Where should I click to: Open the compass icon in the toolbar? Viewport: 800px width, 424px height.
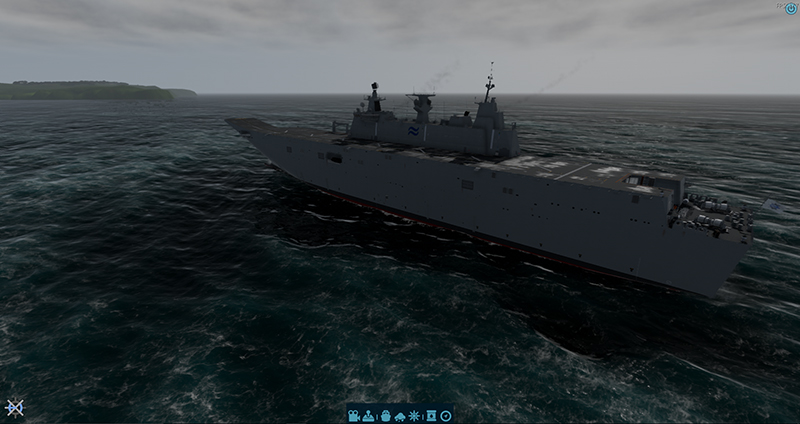[x=446, y=415]
